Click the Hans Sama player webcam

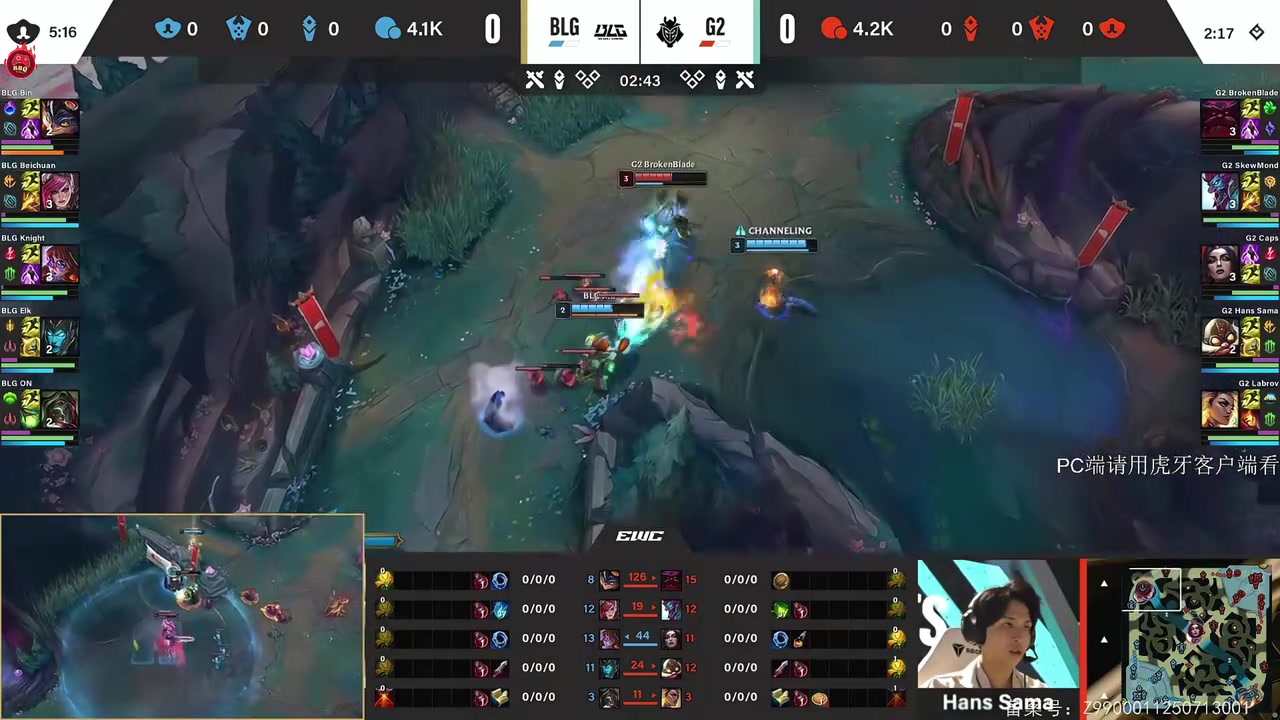(x=997, y=637)
